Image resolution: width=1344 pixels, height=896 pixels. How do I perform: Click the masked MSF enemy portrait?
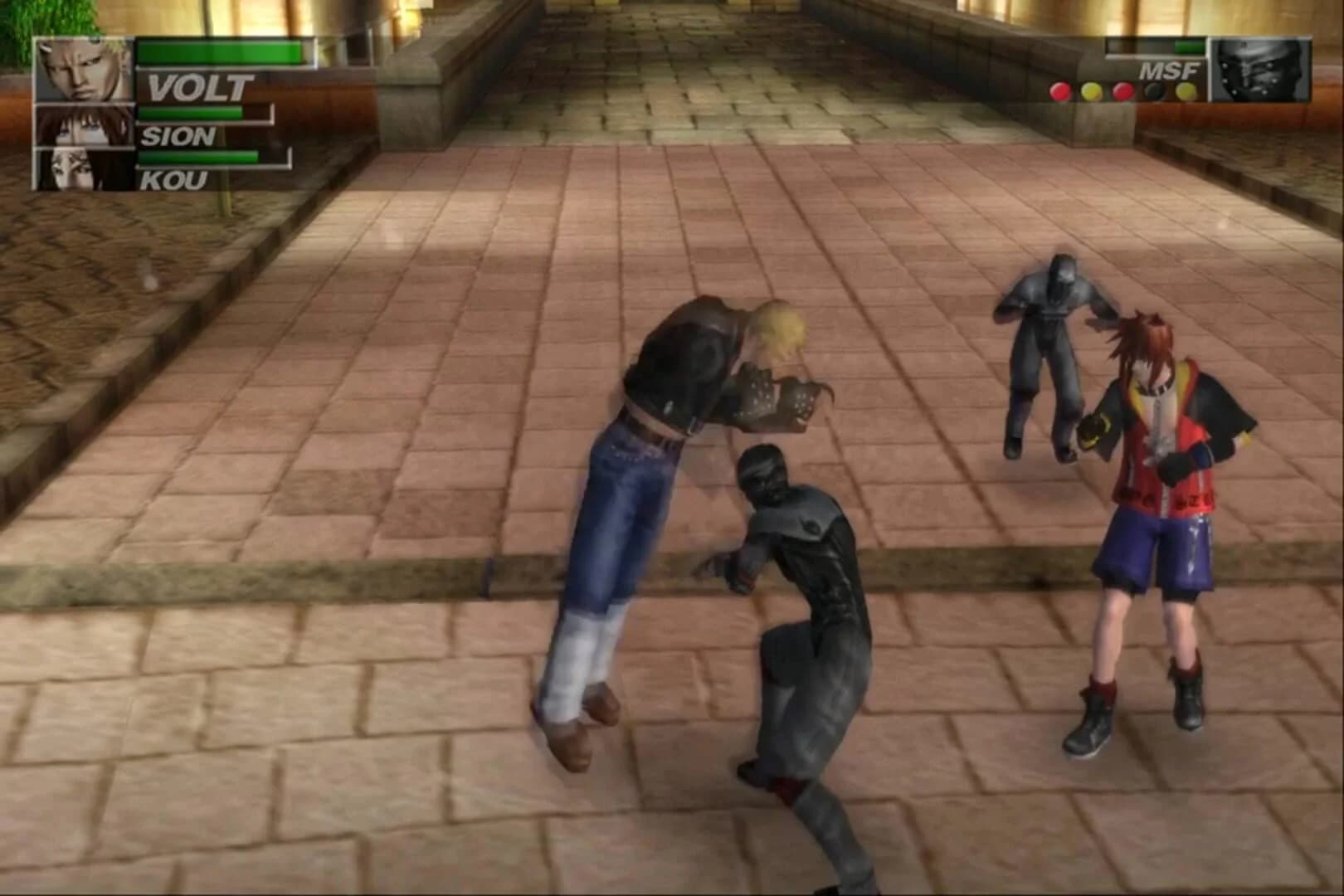click(1258, 71)
